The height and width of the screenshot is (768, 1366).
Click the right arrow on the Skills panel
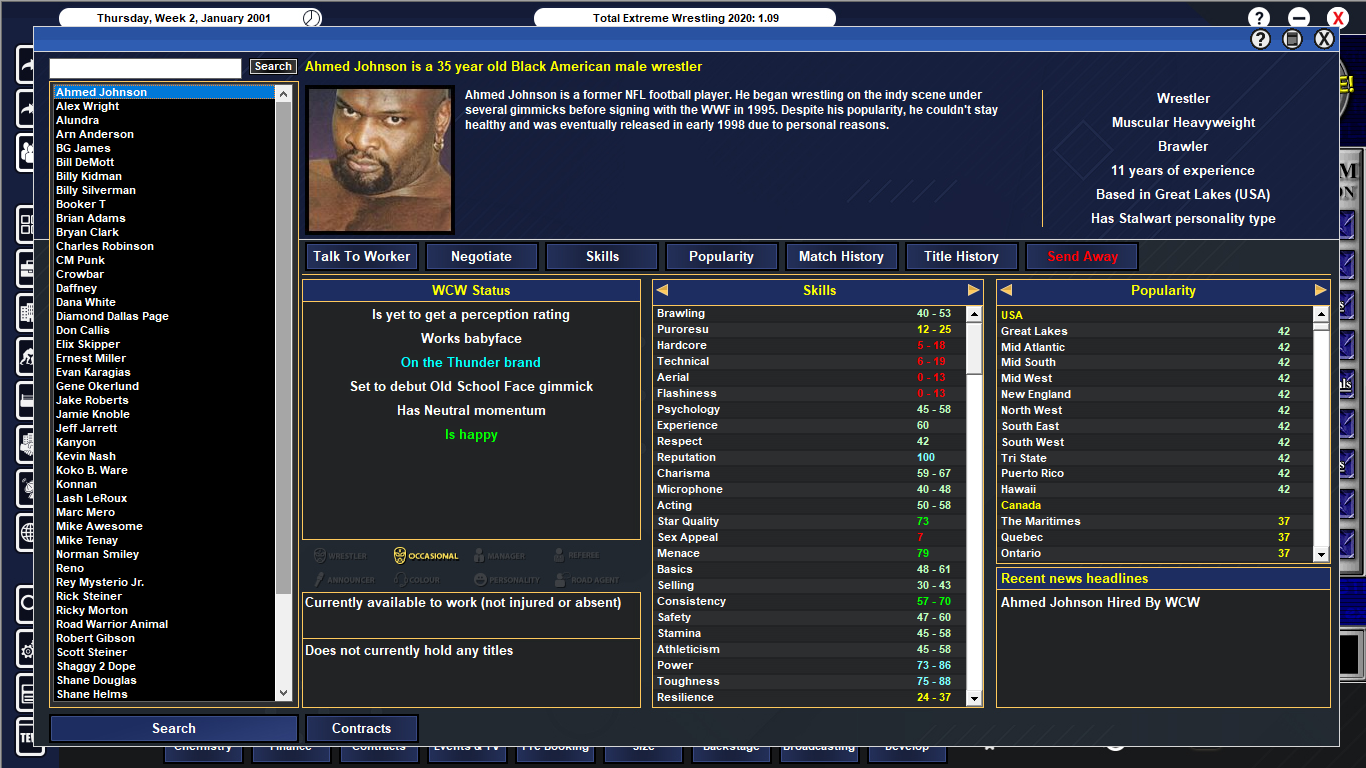(x=972, y=290)
